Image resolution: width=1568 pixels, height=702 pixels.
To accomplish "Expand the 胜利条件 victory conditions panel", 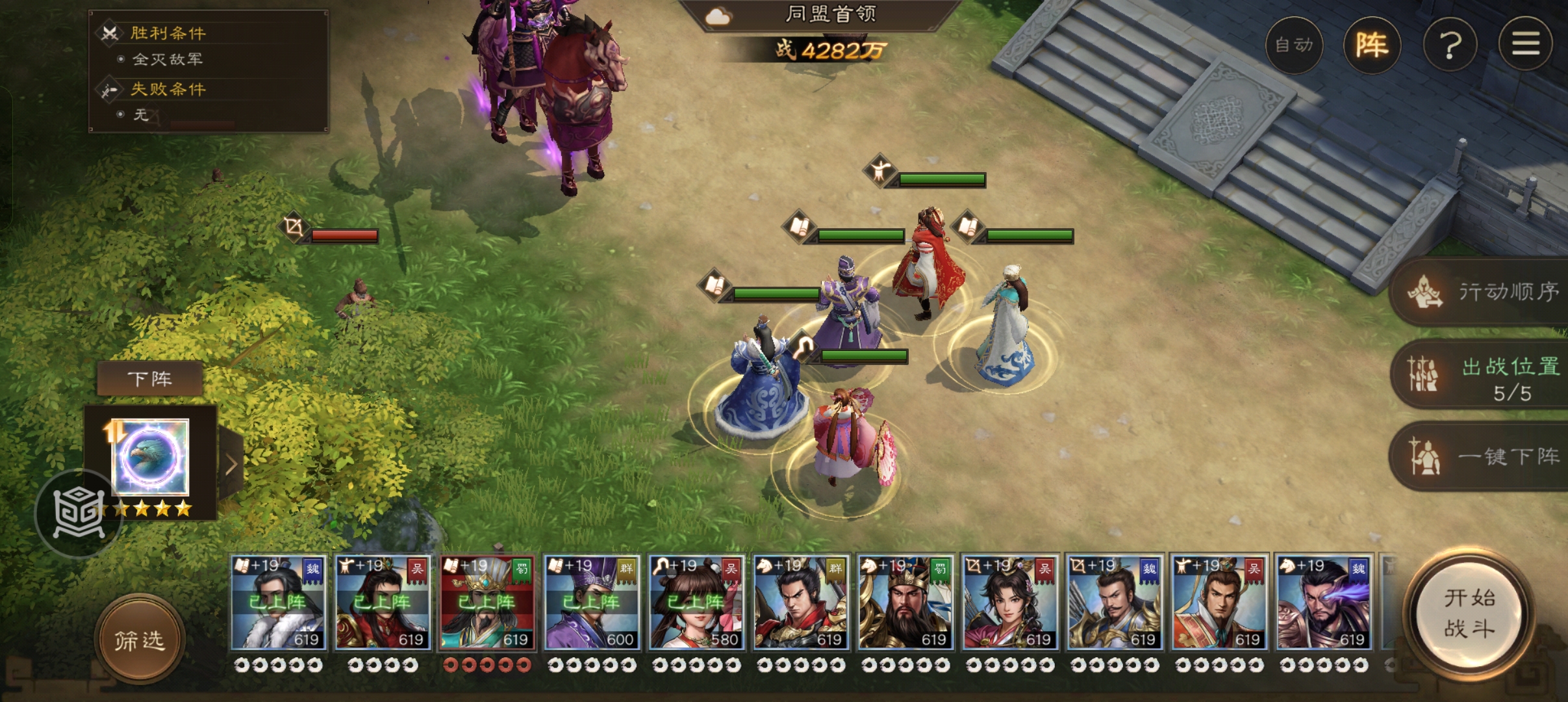I will coord(168,33).
